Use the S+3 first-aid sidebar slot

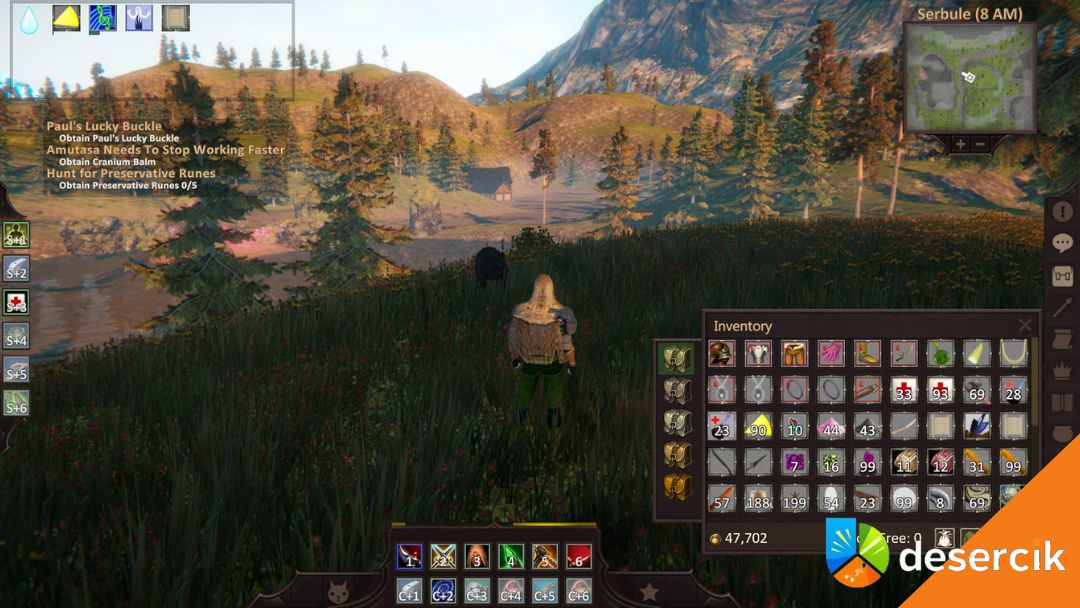pyautogui.click(x=16, y=302)
